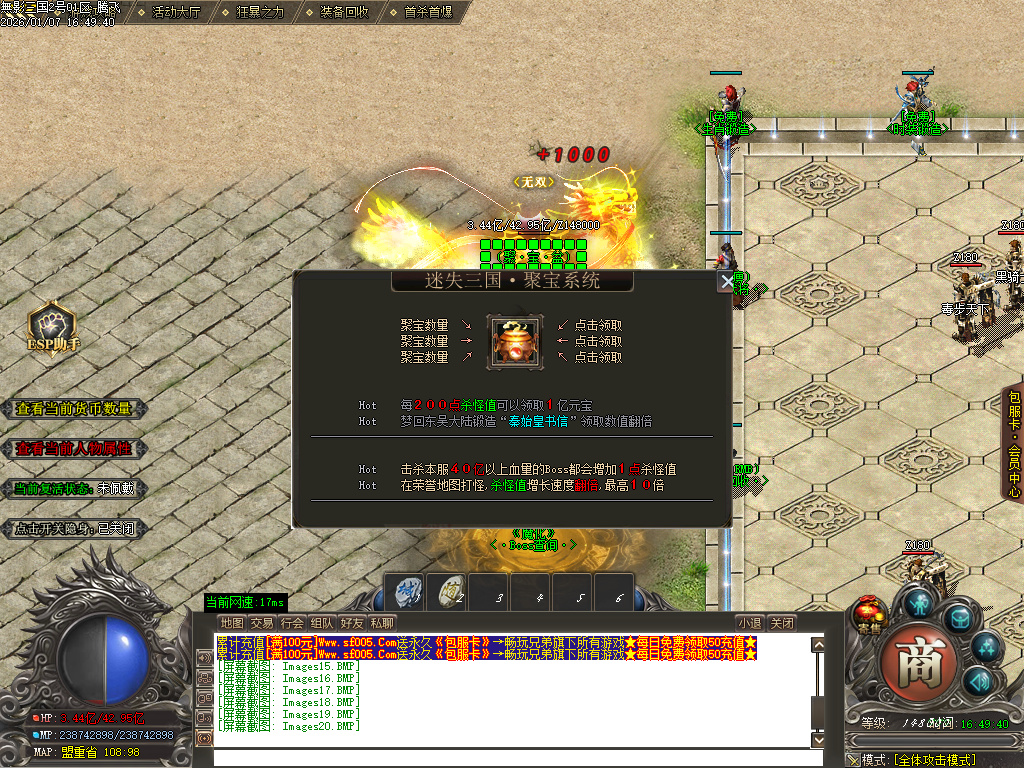Viewport: 1024px width, 768px height.
Task: Close the 聚宝系统 dialog window
Action: tap(727, 282)
